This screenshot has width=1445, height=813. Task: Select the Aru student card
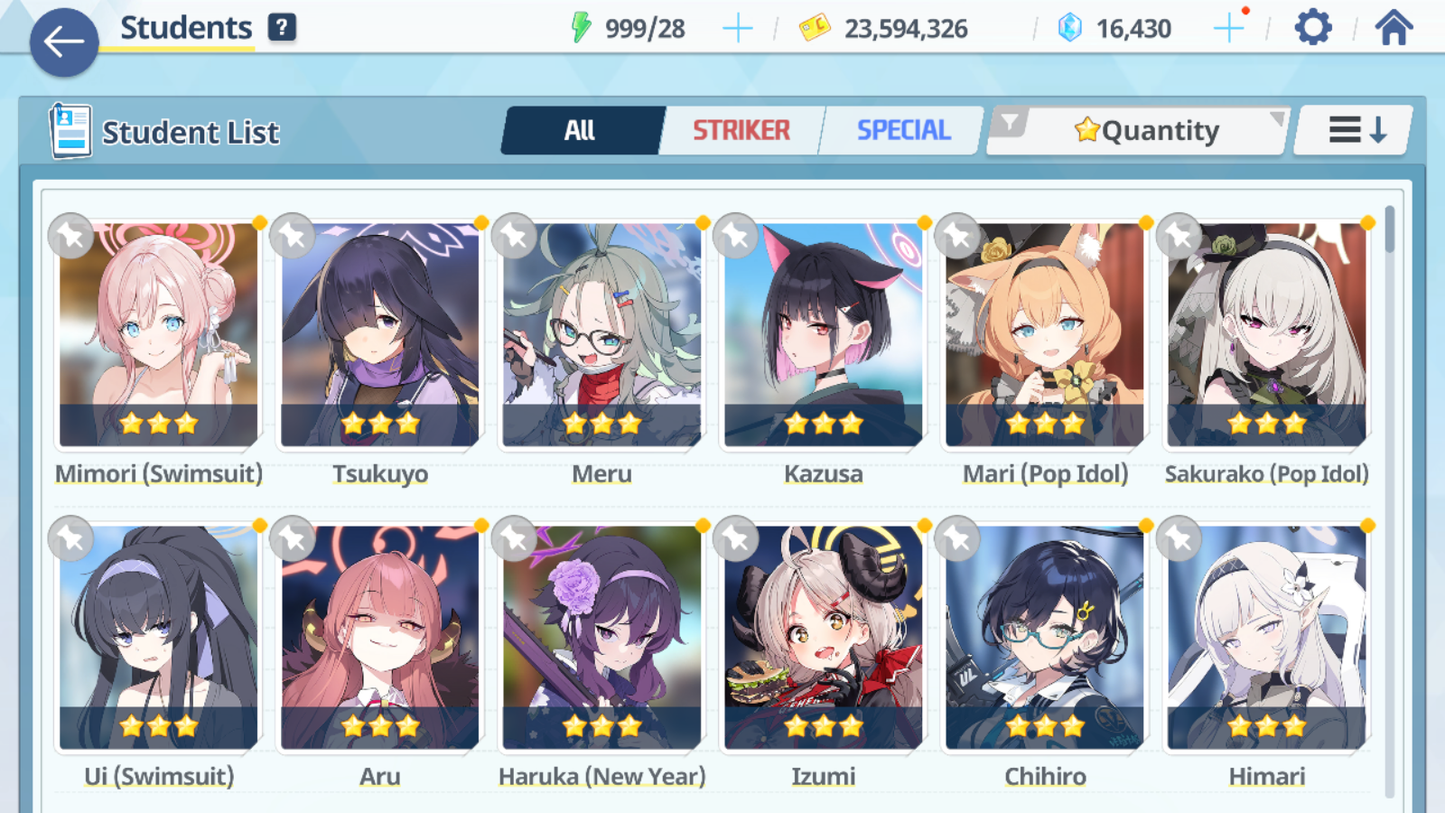(x=380, y=638)
